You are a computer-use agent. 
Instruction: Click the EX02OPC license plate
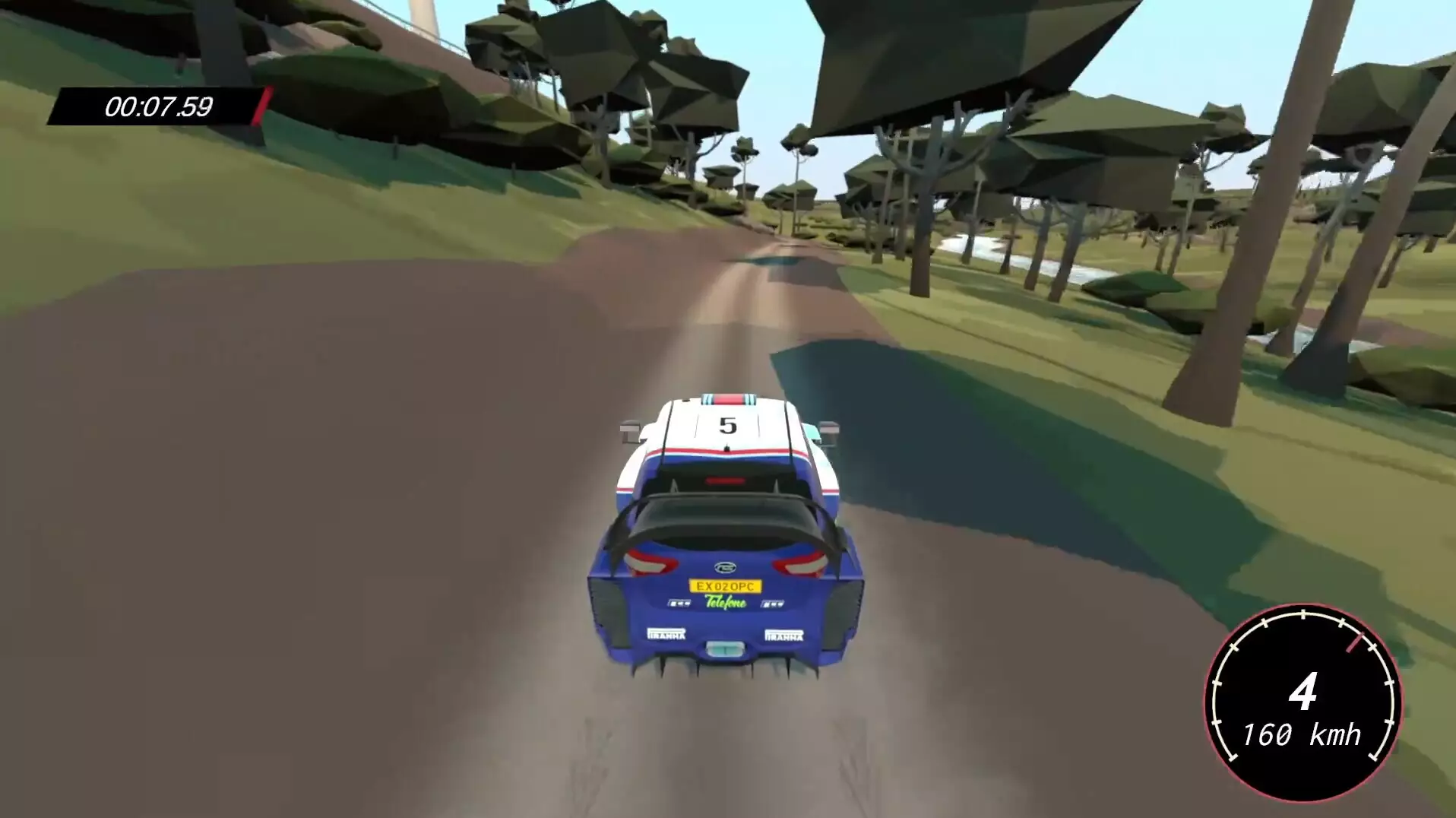point(726,586)
